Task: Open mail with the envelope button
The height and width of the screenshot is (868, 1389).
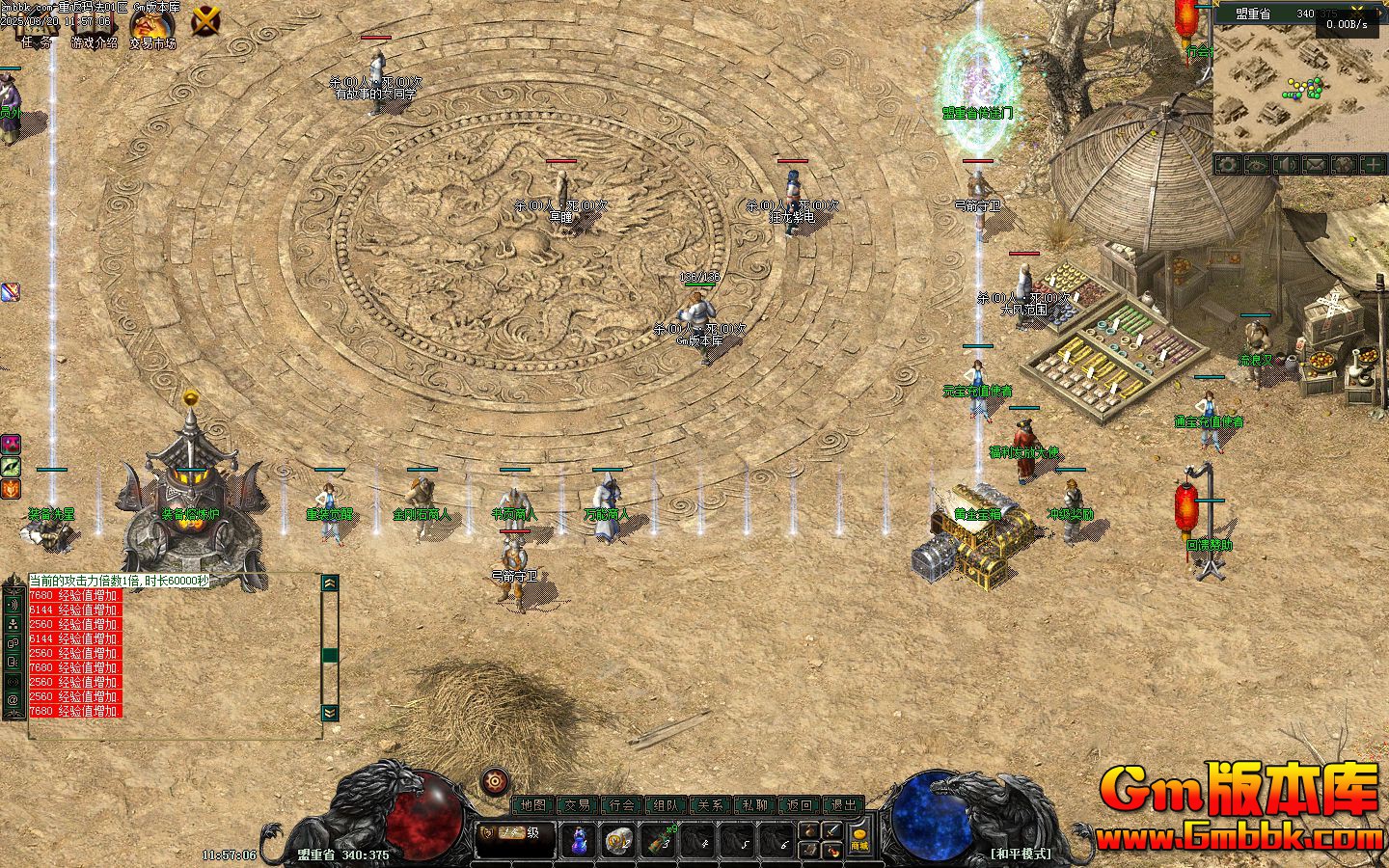Action: [x=1315, y=165]
